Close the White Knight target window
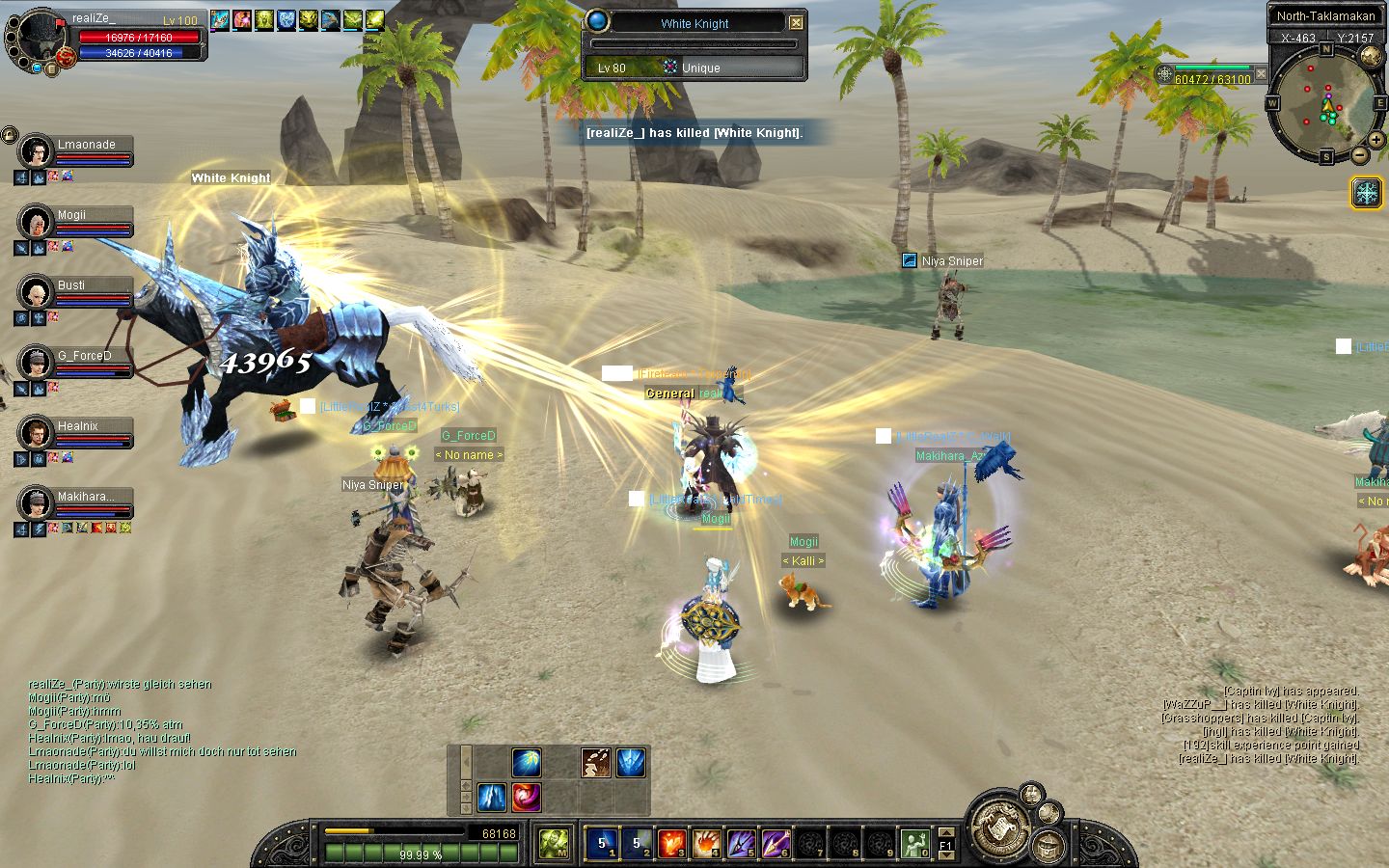The width and height of the screenshot is (1389, 868). click(x=796, y=23)
